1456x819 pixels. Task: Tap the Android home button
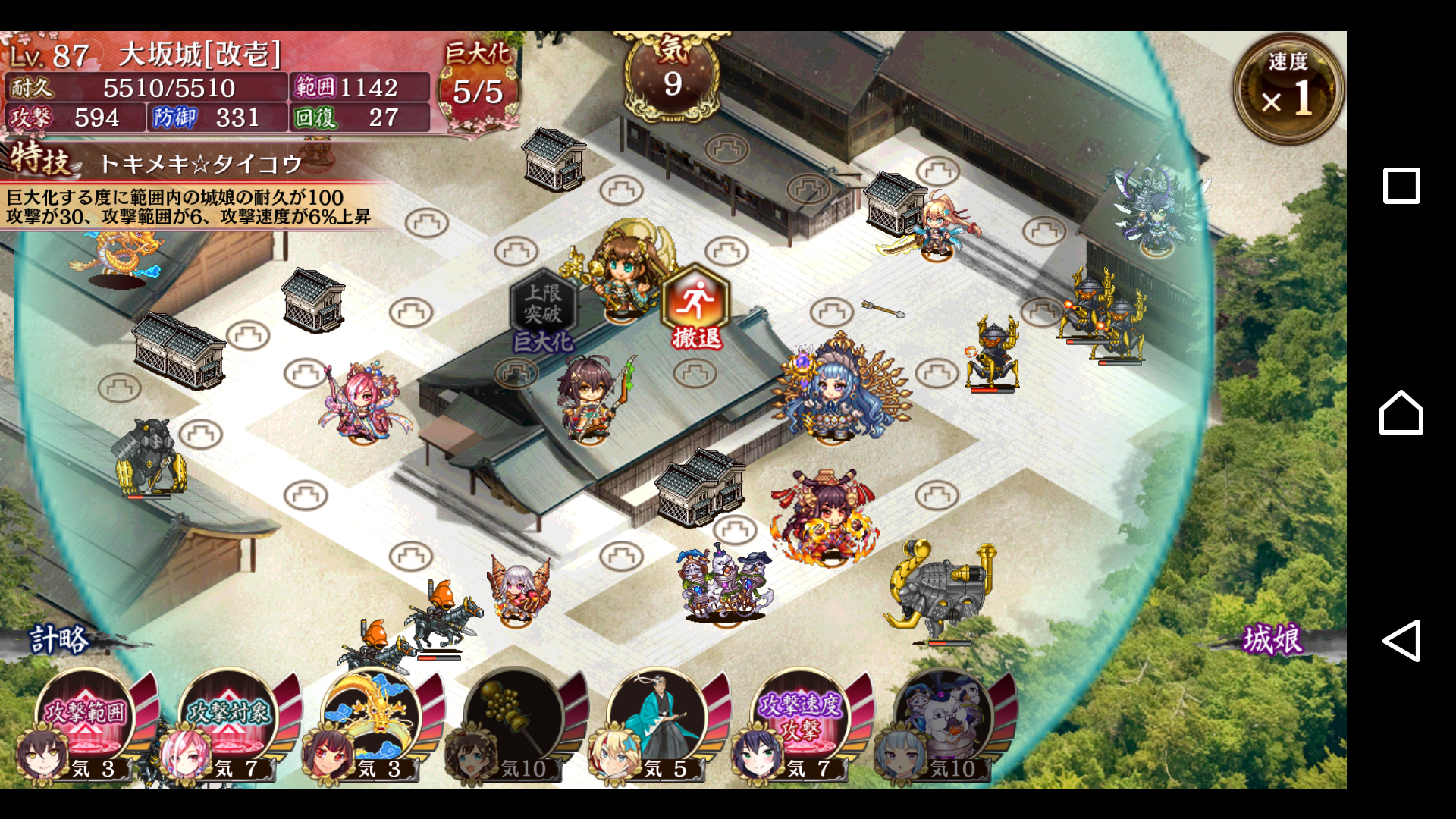(1401, 413)
